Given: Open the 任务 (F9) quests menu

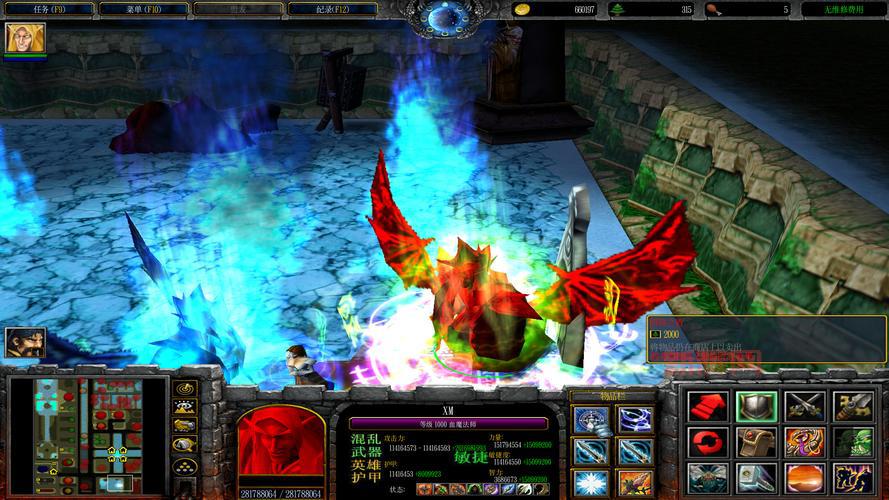Looking at the screenshot, I should [x=48, y=9].
